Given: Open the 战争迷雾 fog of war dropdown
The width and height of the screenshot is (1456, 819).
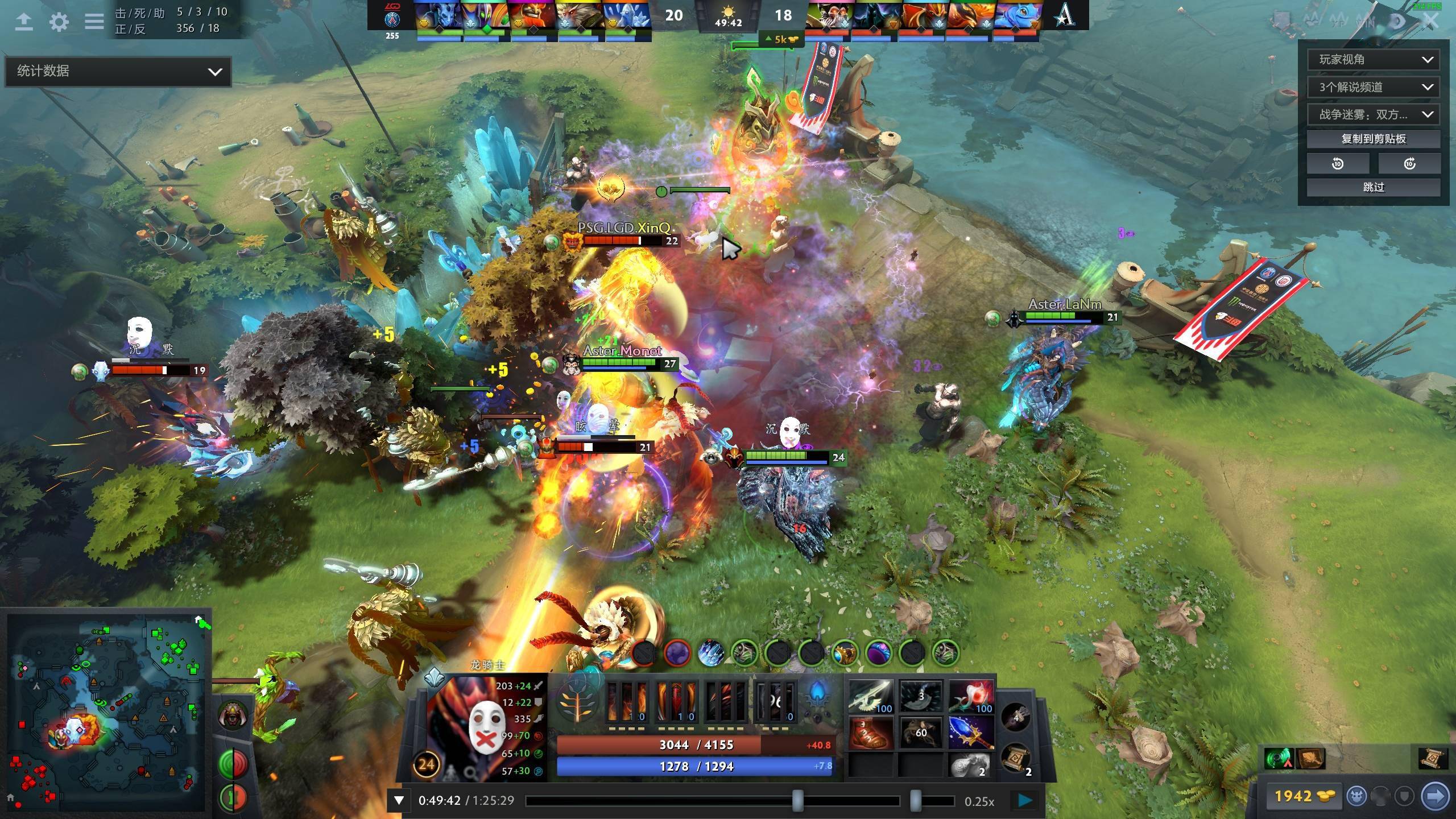Looking at the screenshot, I should 1374,114.
